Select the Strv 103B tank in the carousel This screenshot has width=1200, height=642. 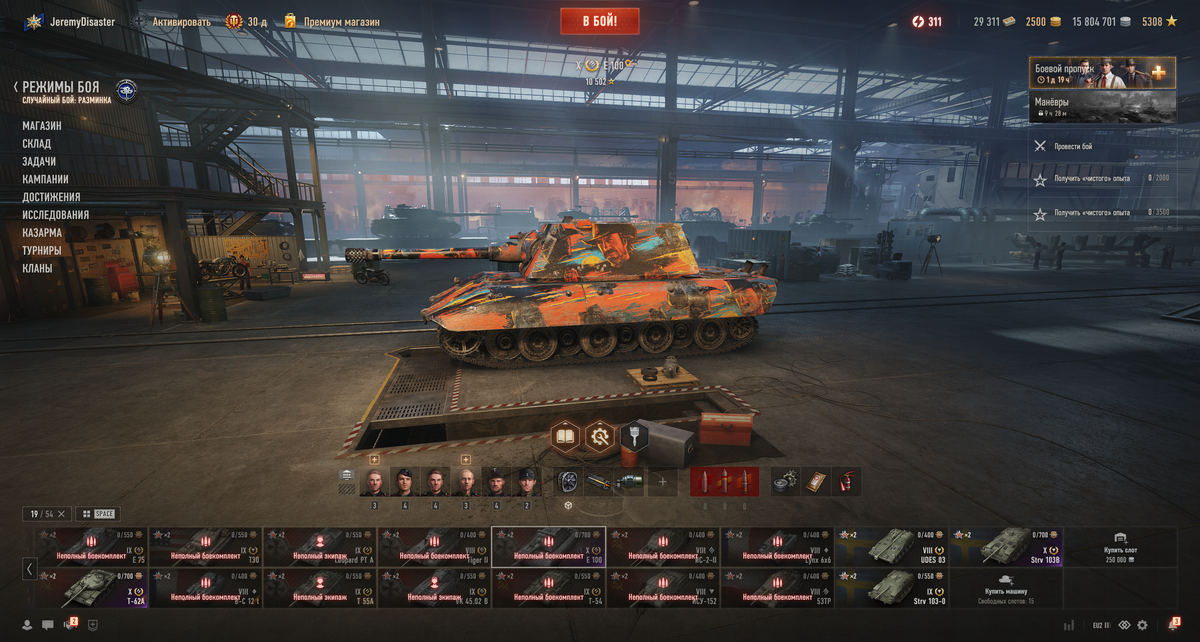click(x=1006, y=547)
